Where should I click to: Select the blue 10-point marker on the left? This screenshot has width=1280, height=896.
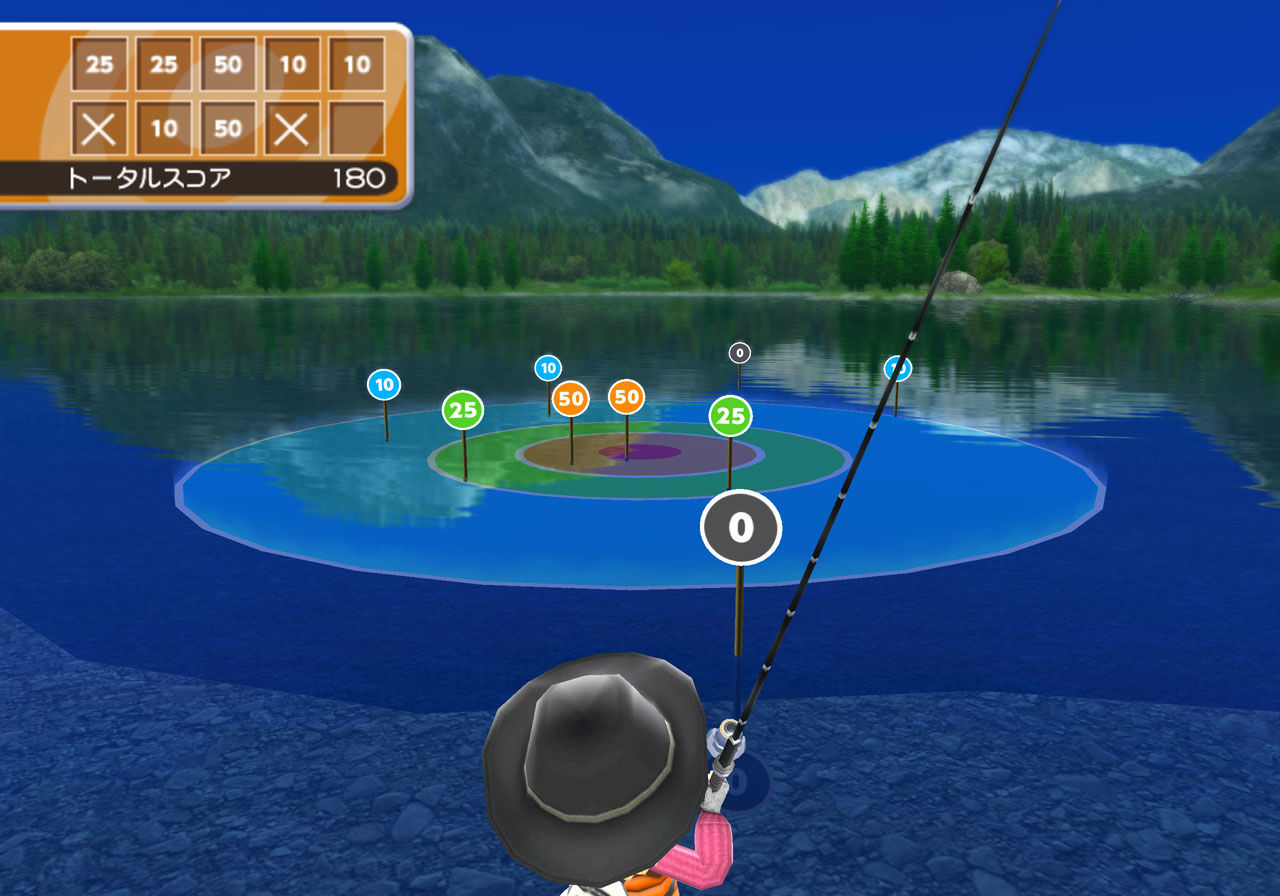coord(383,382)
